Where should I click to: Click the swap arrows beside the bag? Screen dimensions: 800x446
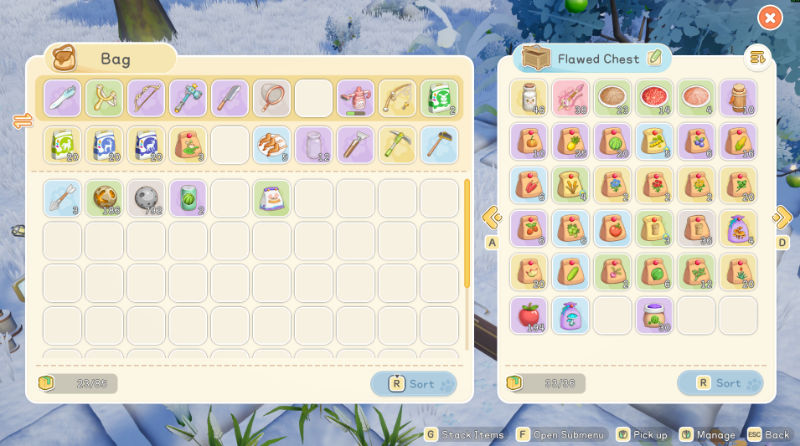[20, 121]
